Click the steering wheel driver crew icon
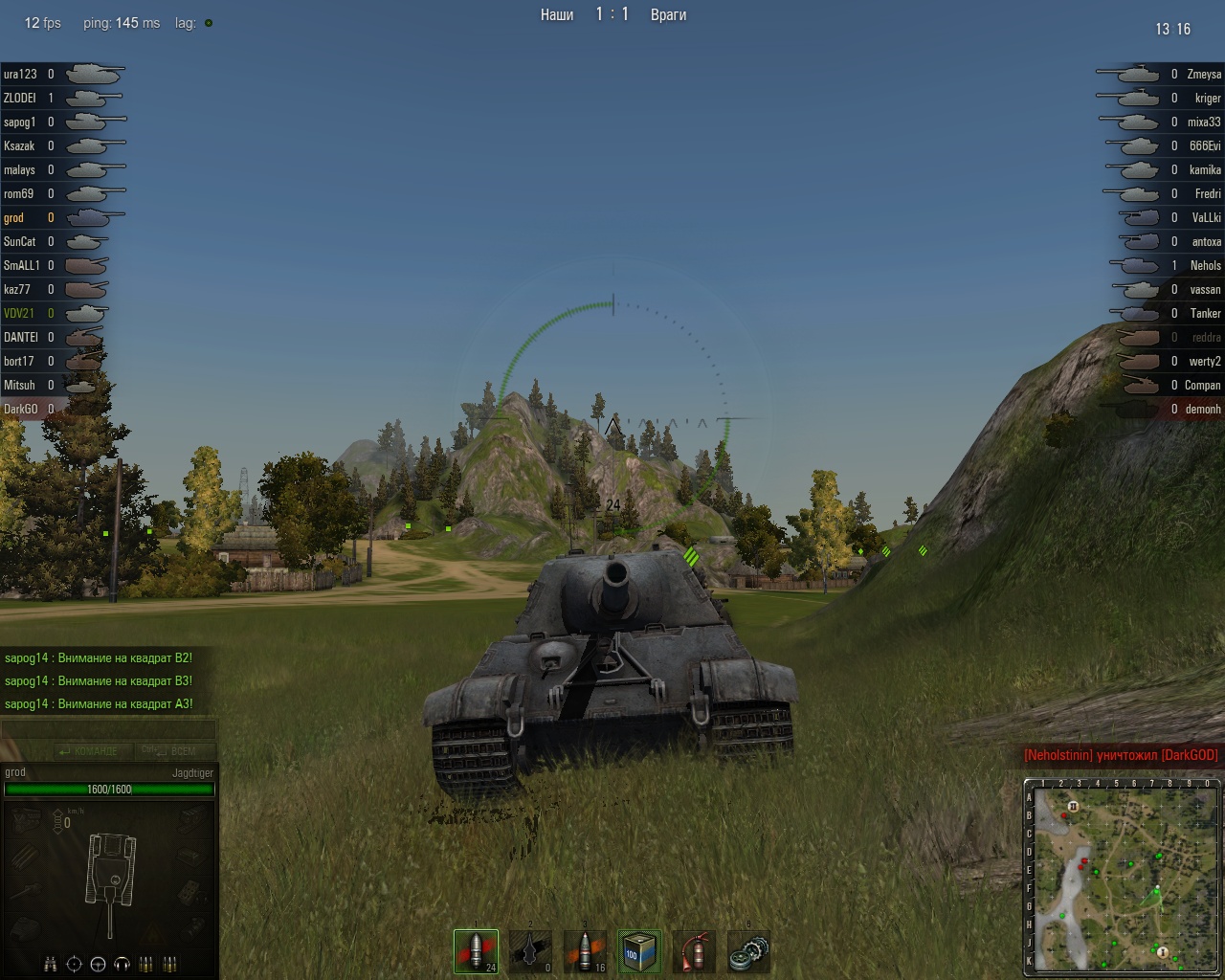1225x980 pixels. [x=98, y=964]
